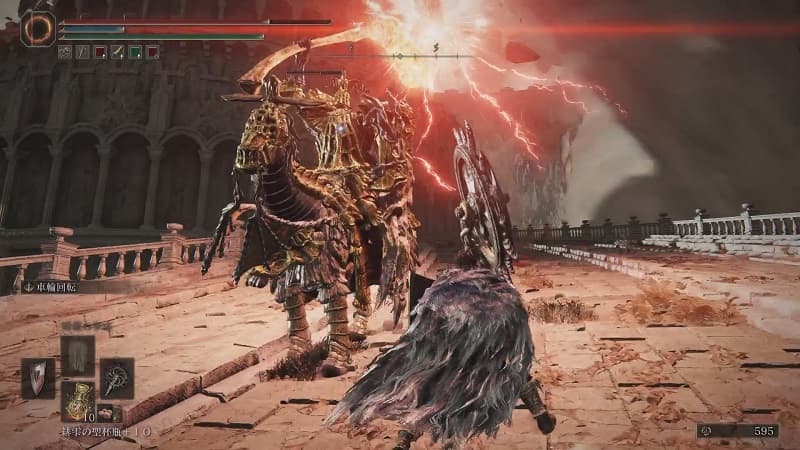This screenshot has height=450, width=800.
Task: Select the top spell memory slot
Action: coord(77,355)
